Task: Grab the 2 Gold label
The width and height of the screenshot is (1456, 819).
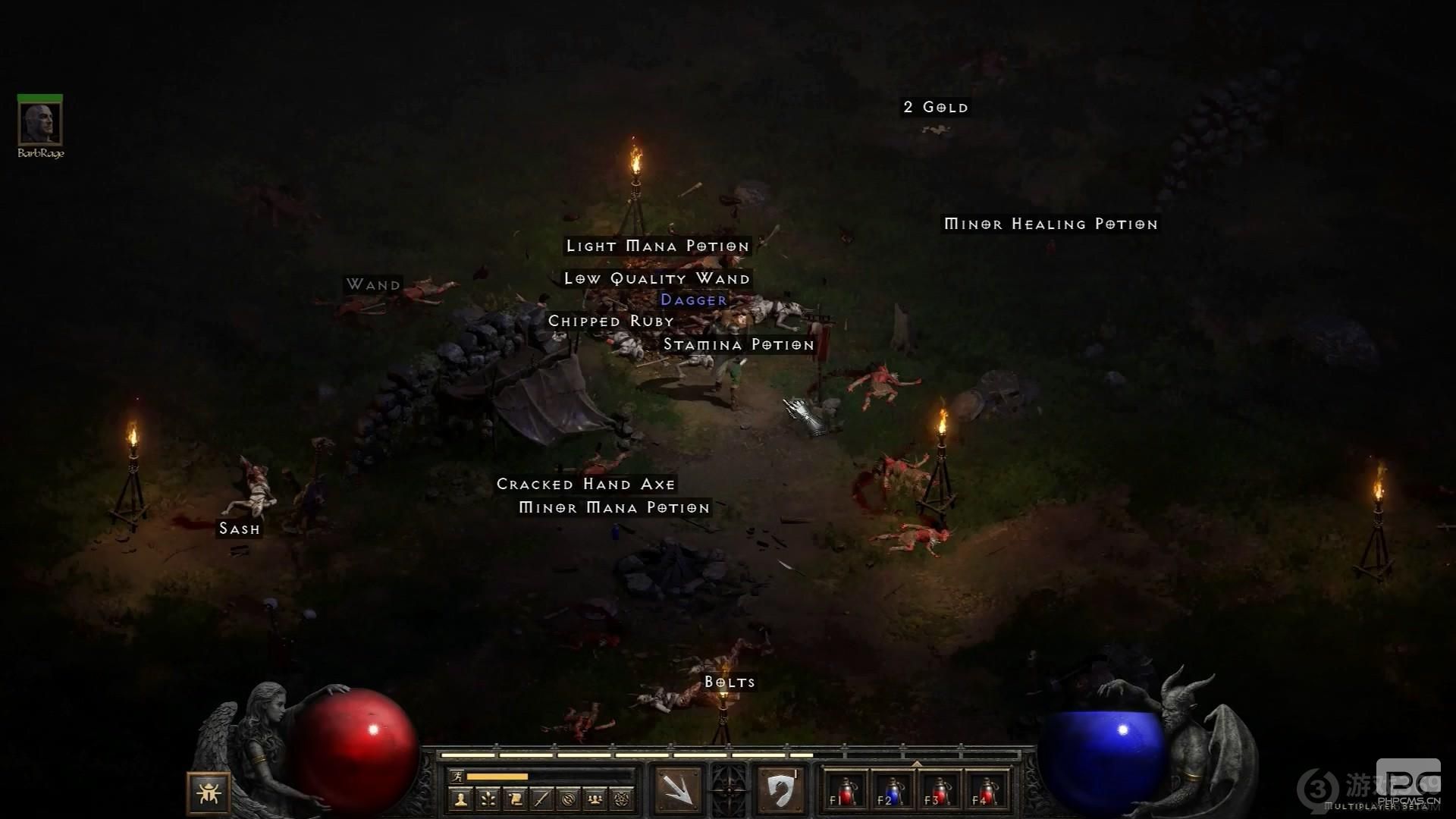Action: pos(936,107)
